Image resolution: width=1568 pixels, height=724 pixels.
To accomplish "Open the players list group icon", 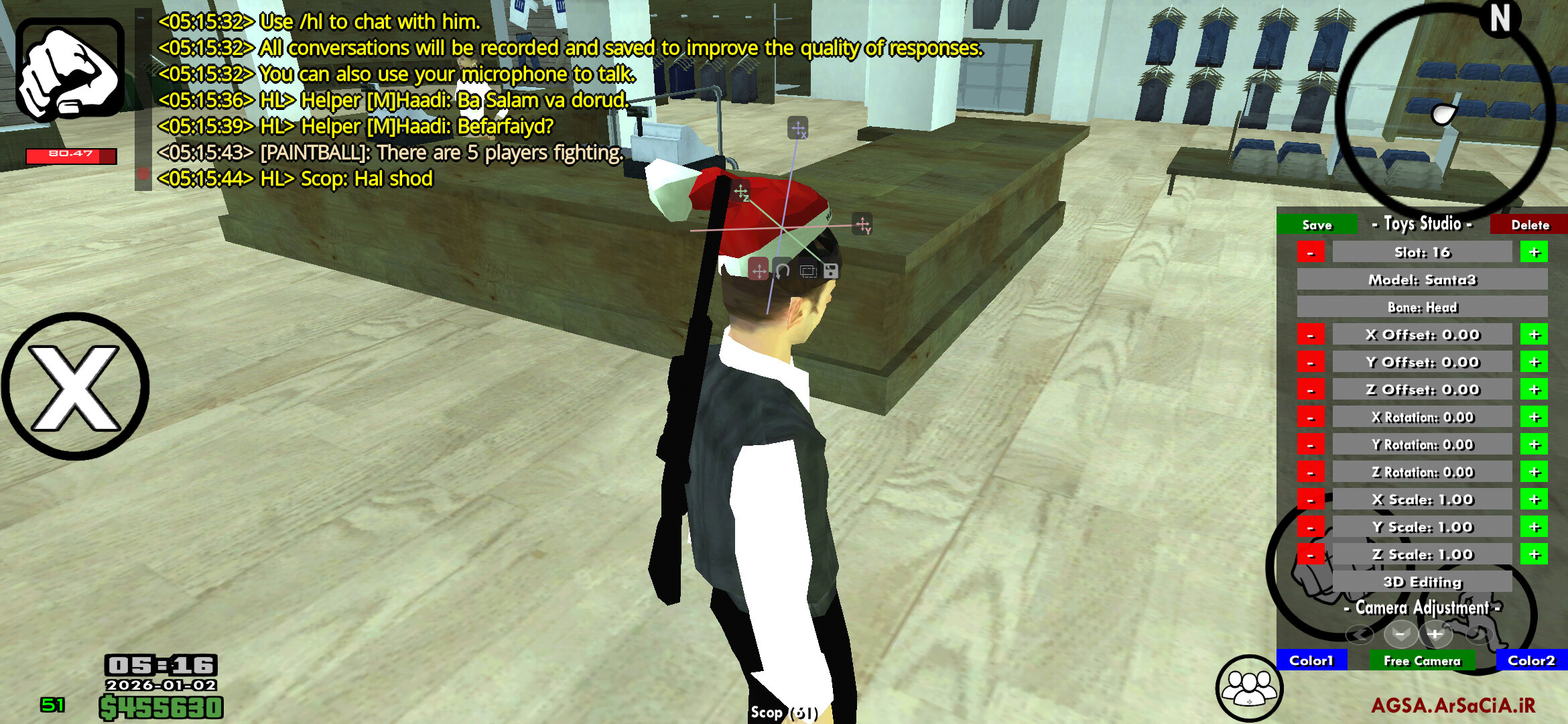I will coord(1249,687).
